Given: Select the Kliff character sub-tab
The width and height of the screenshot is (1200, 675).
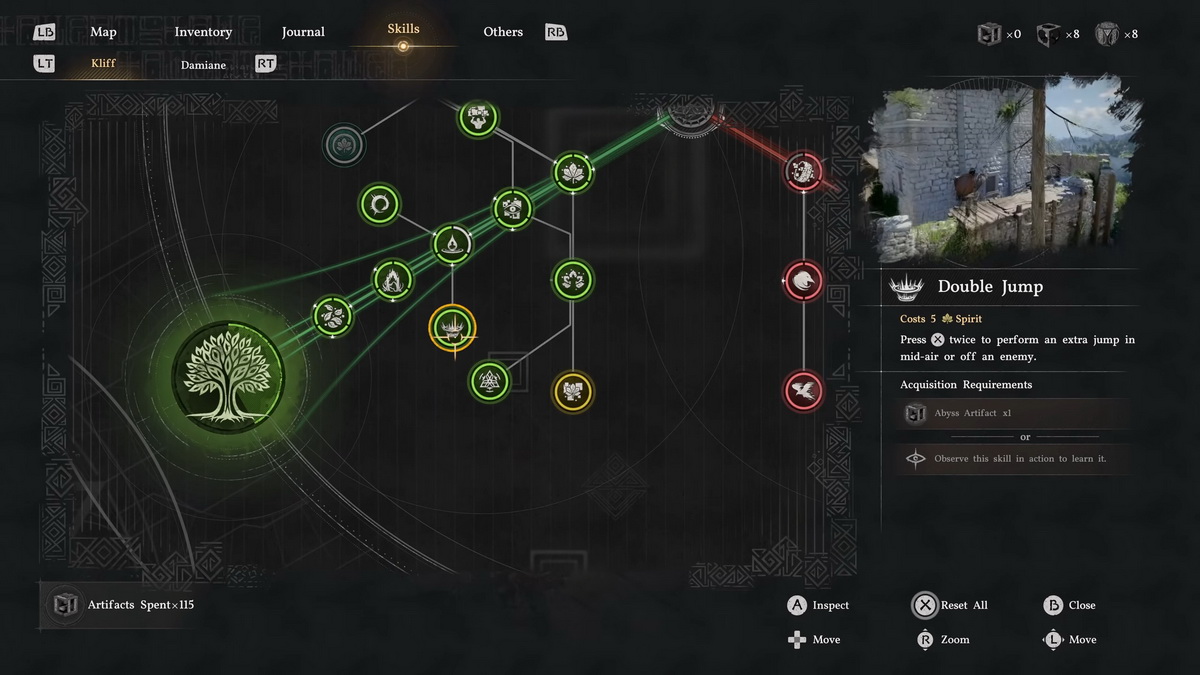Looking at the screenshot, I should point(103,64).
